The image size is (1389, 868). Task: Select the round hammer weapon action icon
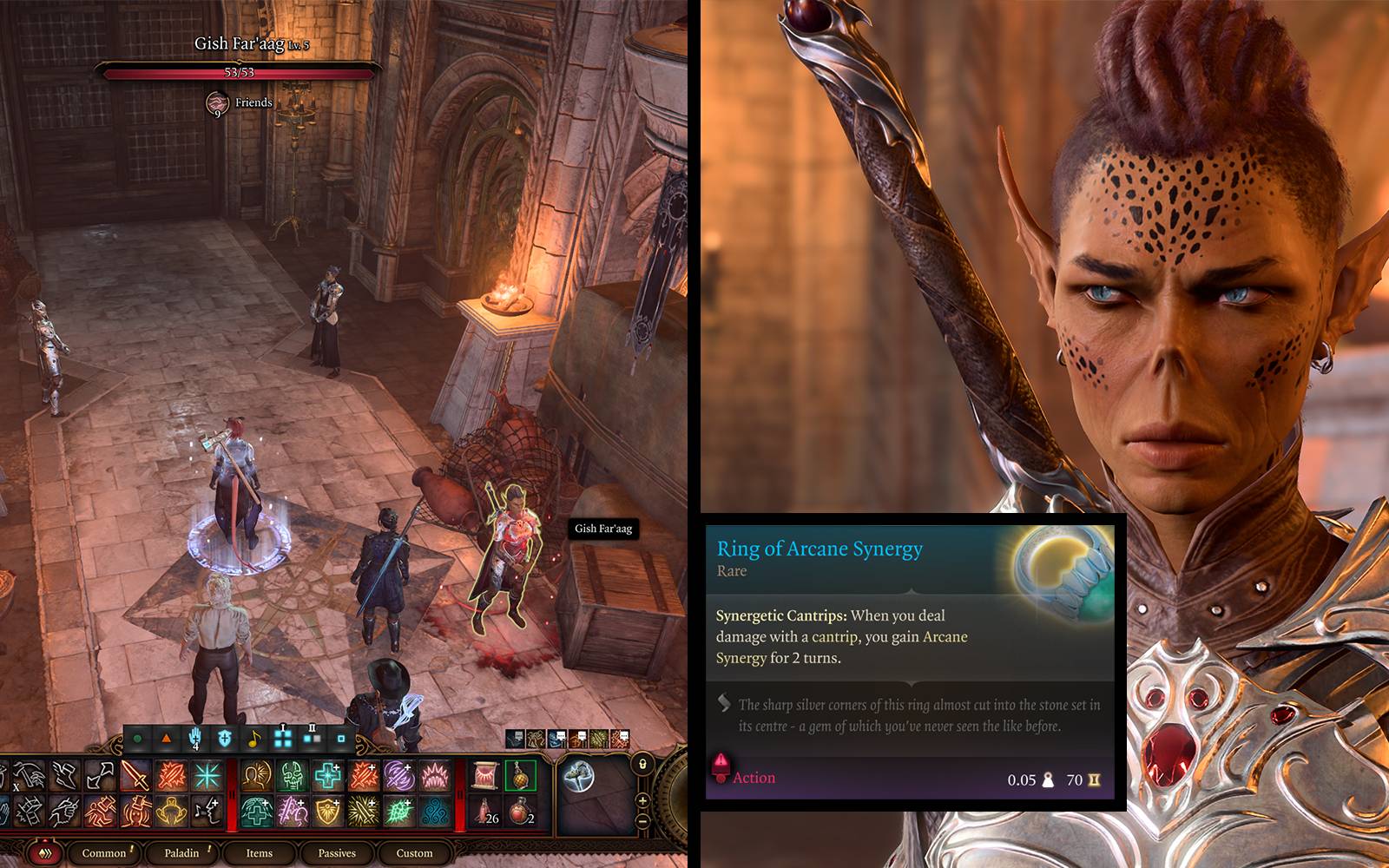[x=578, y=777]
